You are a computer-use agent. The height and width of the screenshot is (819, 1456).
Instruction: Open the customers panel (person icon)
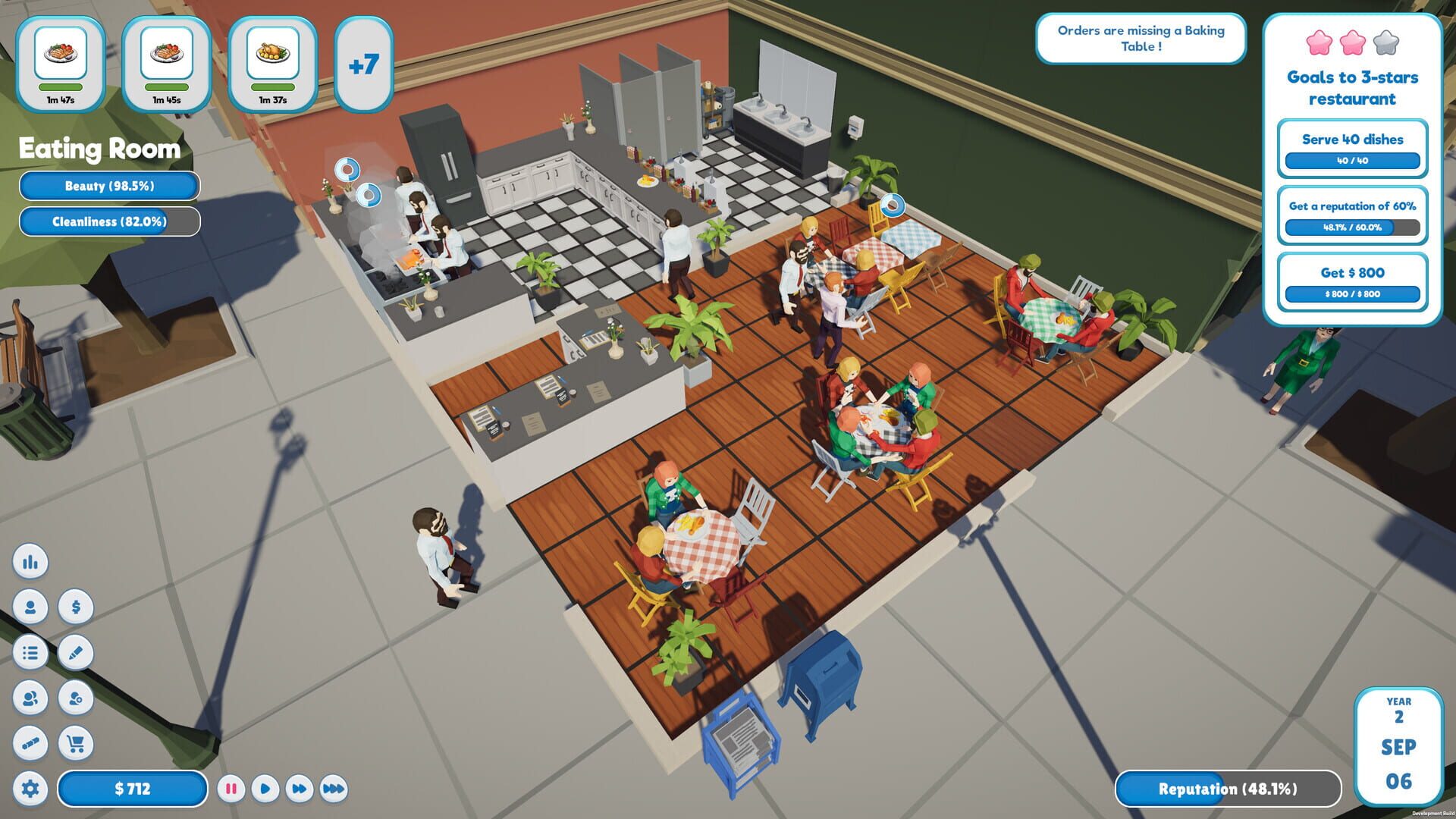[30, 607]
